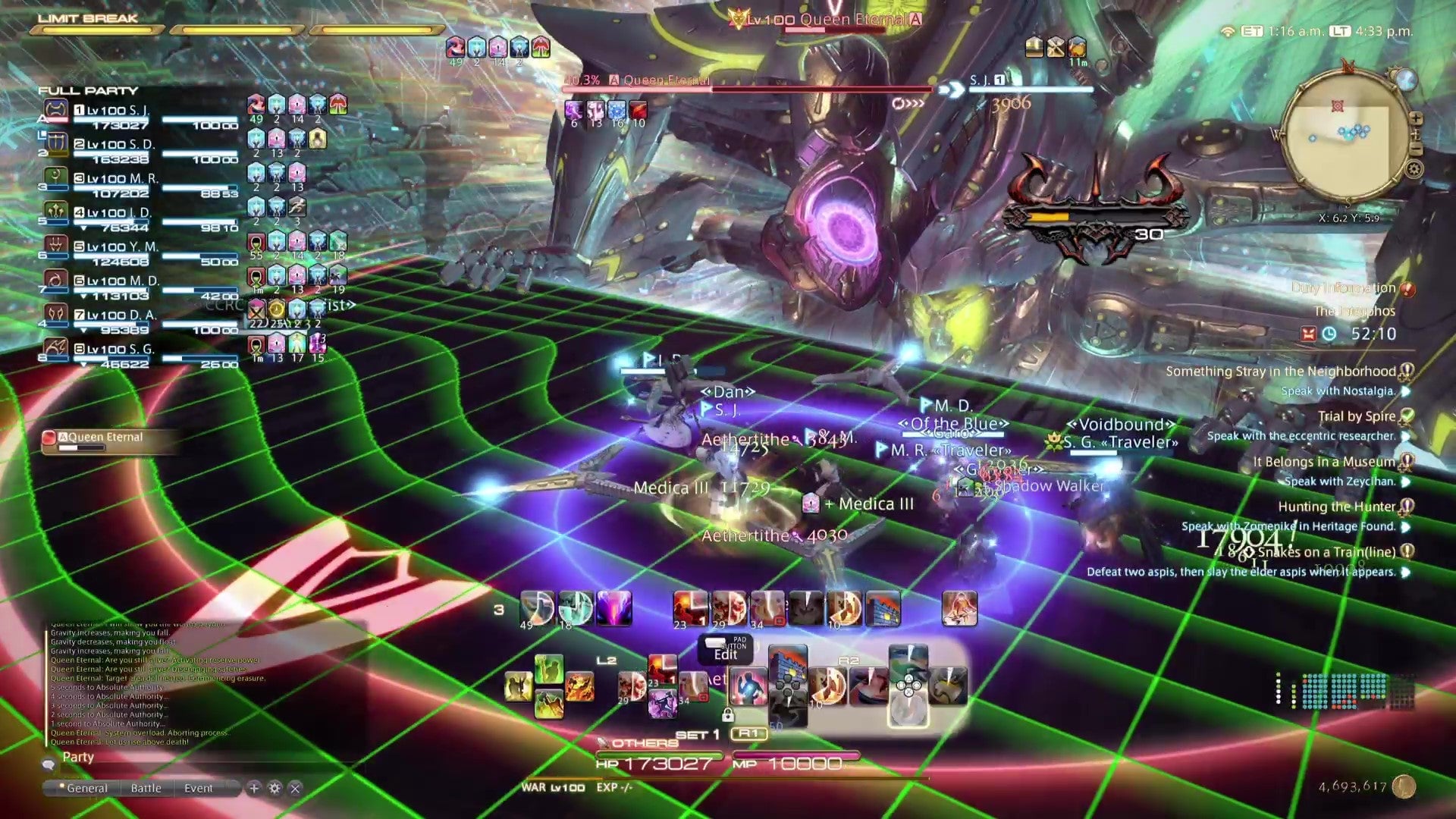Viewport: 1456px width, 819px height.
Task: Select S. J.'s tank job icon in the party list
Action: pos(57,109)
